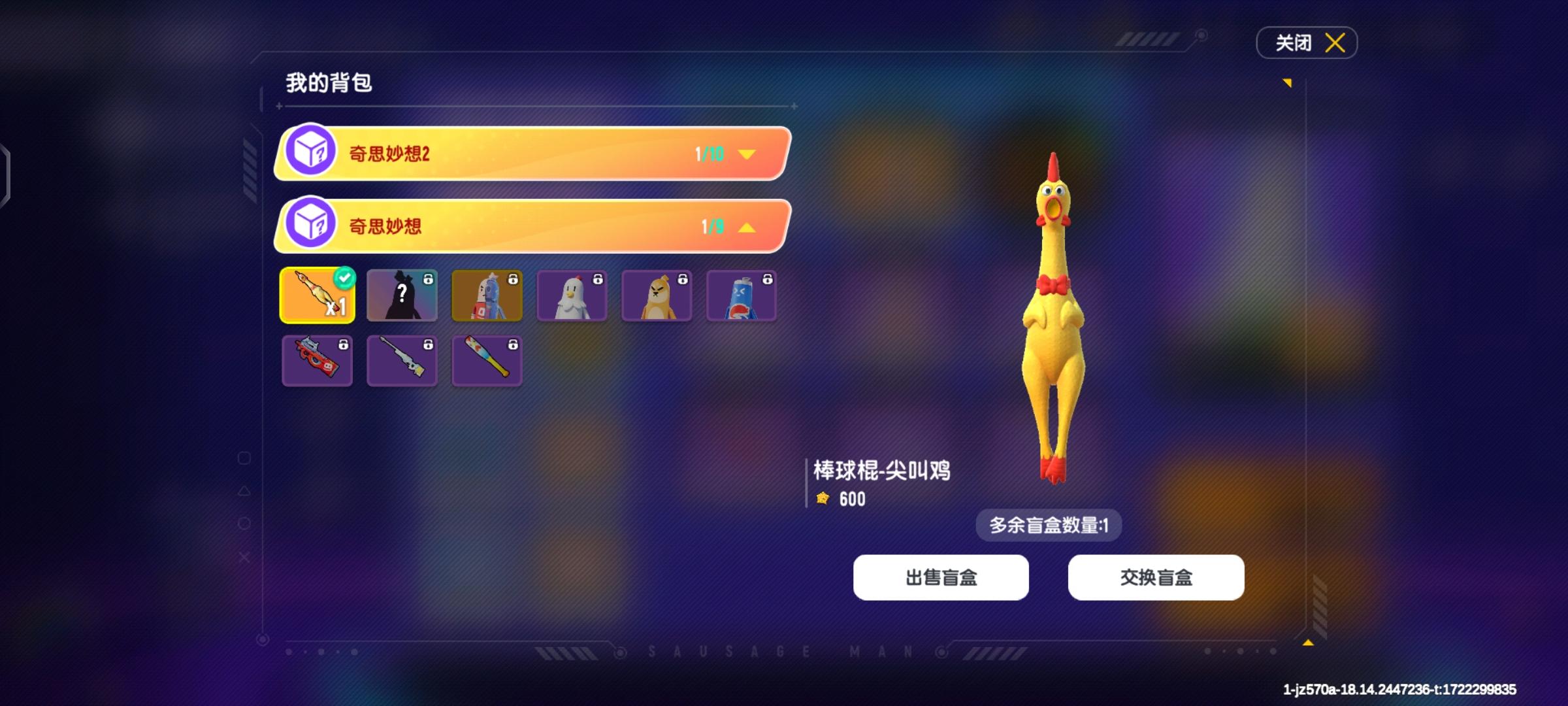
Task: Select the purple dice box icon for 奇思妙想2
Action: pyautogui.click(x=314, y=155)
